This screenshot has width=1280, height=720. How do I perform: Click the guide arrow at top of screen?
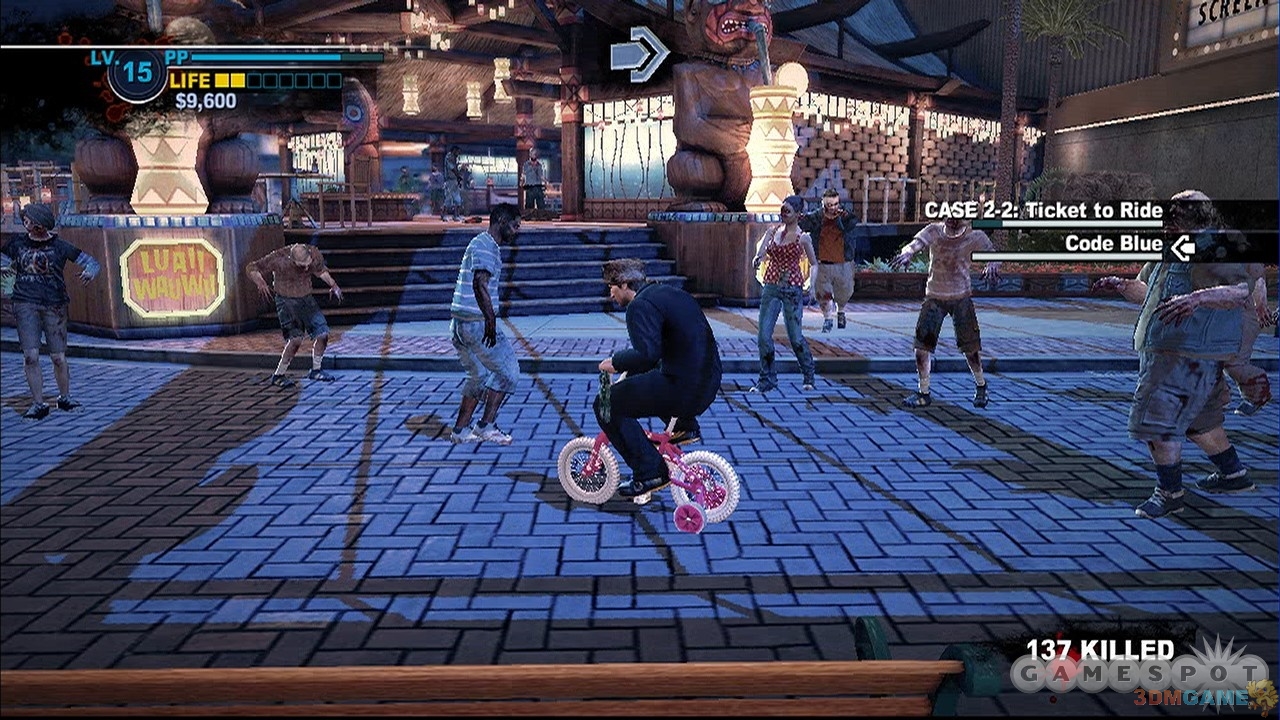[x=640, y=54]
